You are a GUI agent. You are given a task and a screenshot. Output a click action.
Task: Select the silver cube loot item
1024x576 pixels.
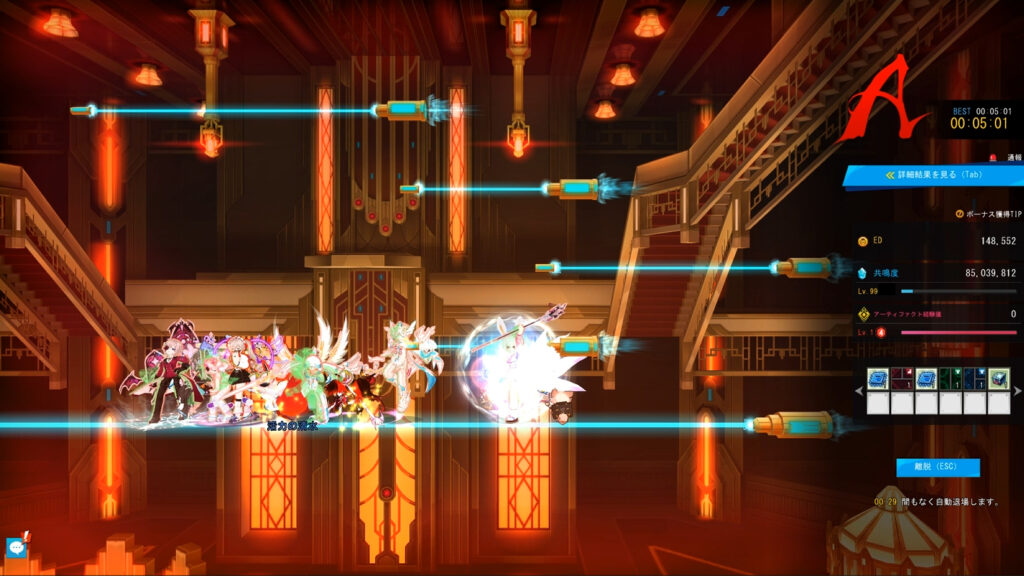[998, 379]
